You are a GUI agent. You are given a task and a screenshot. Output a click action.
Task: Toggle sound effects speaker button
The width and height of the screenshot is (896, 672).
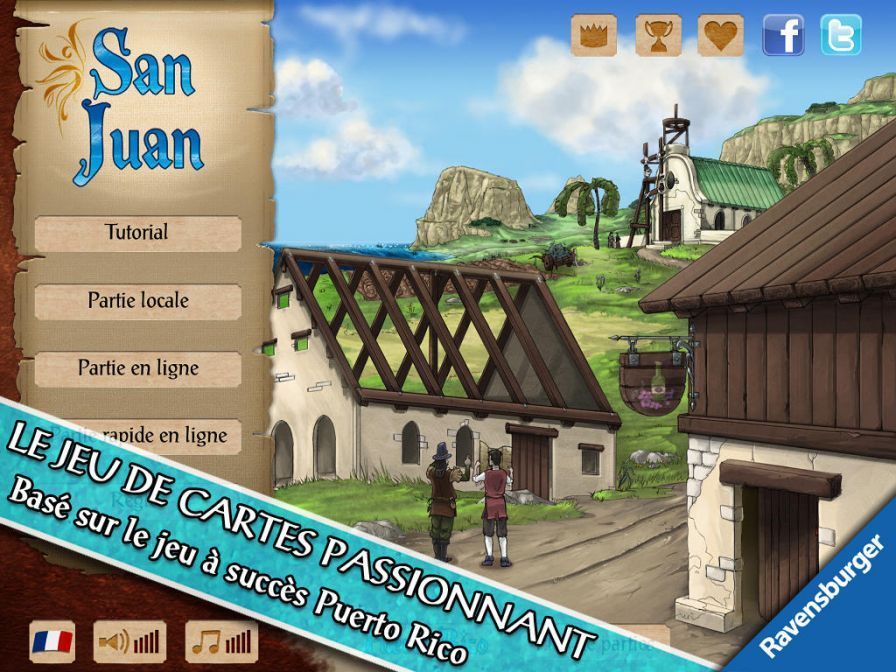(129, 640)
